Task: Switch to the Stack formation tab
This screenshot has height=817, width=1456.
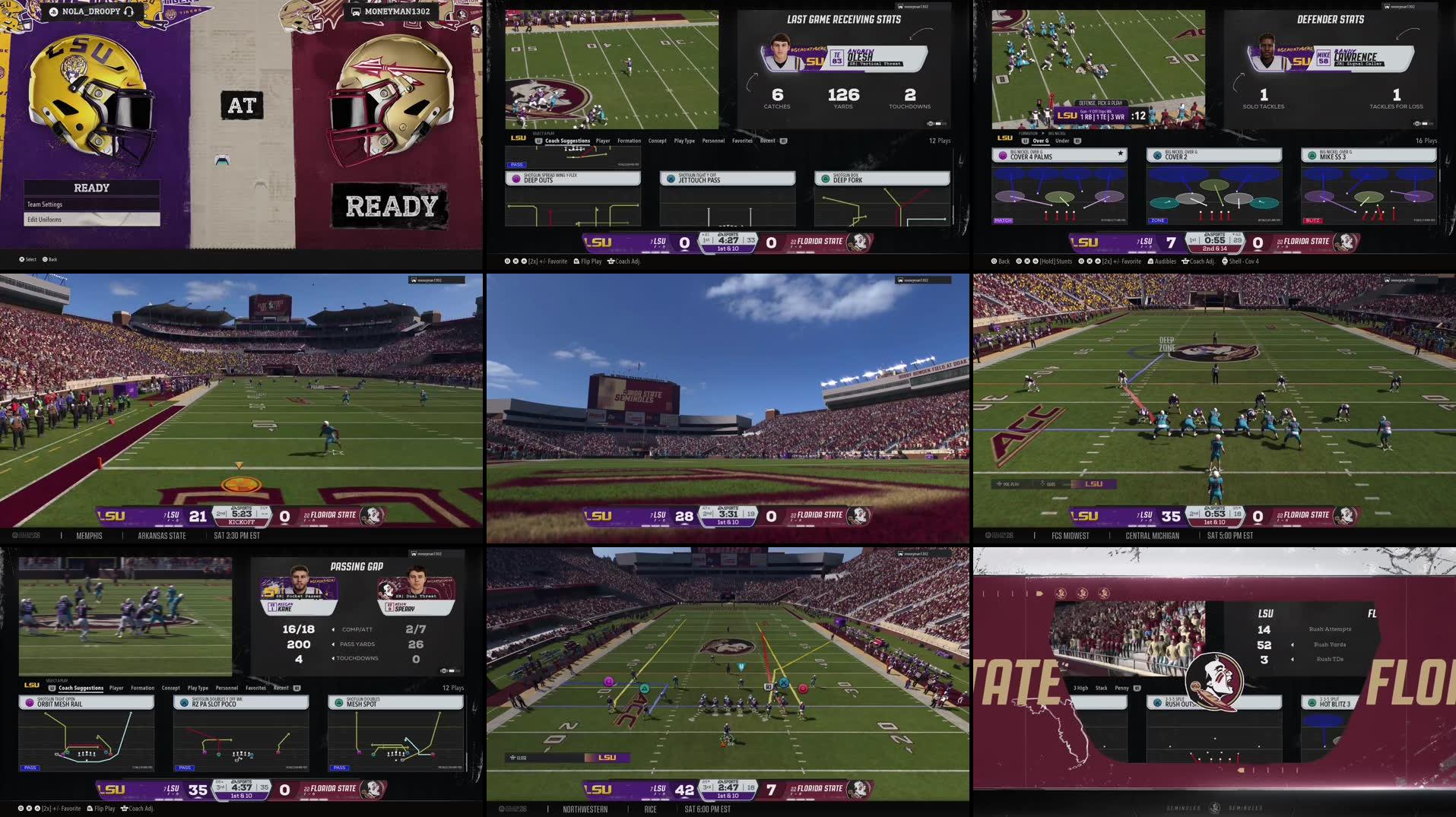Action: click(x=1101, y=688)
